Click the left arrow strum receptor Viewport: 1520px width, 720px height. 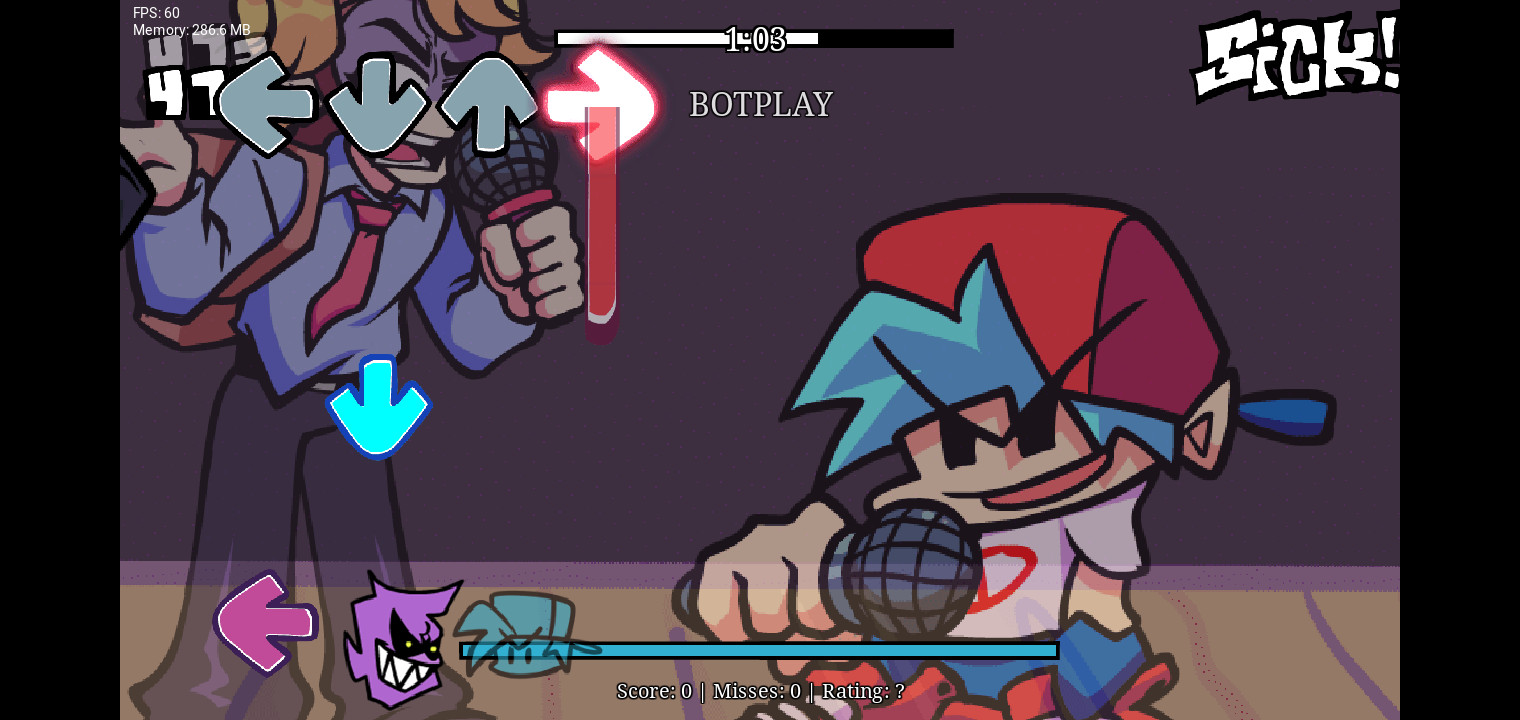[x=266, y=103]
